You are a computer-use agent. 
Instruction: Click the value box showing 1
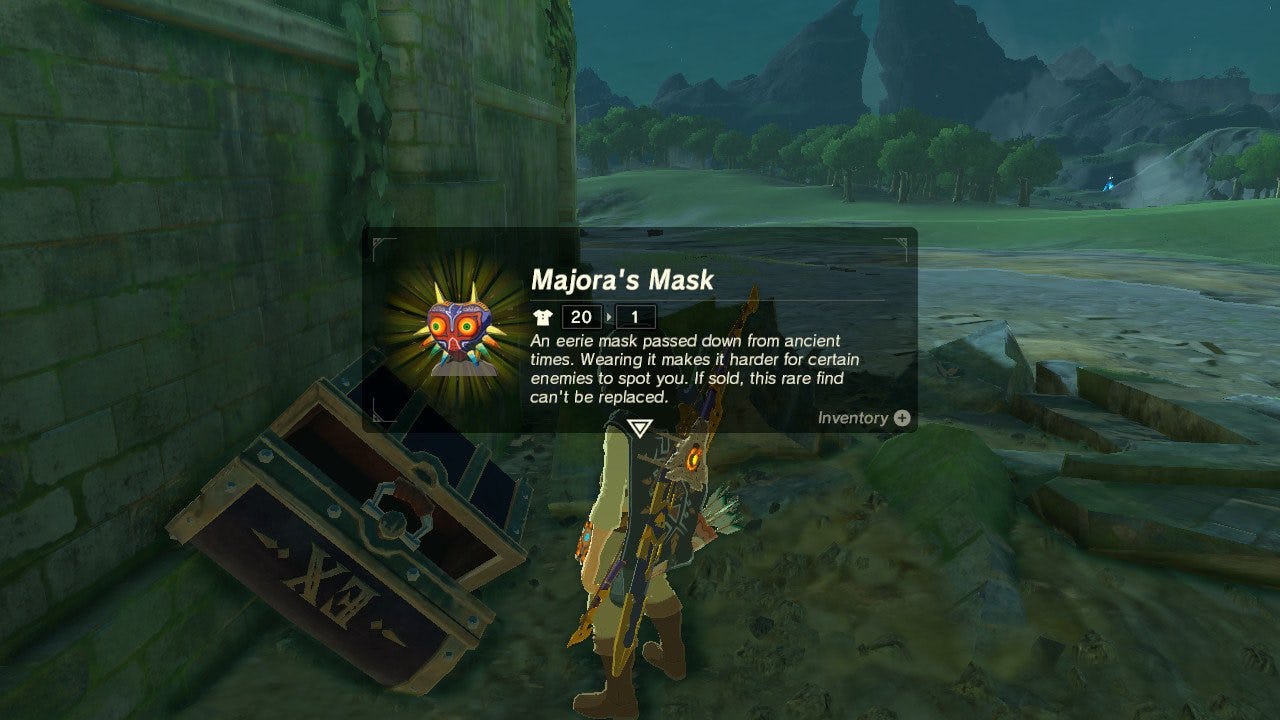point(634,318)
